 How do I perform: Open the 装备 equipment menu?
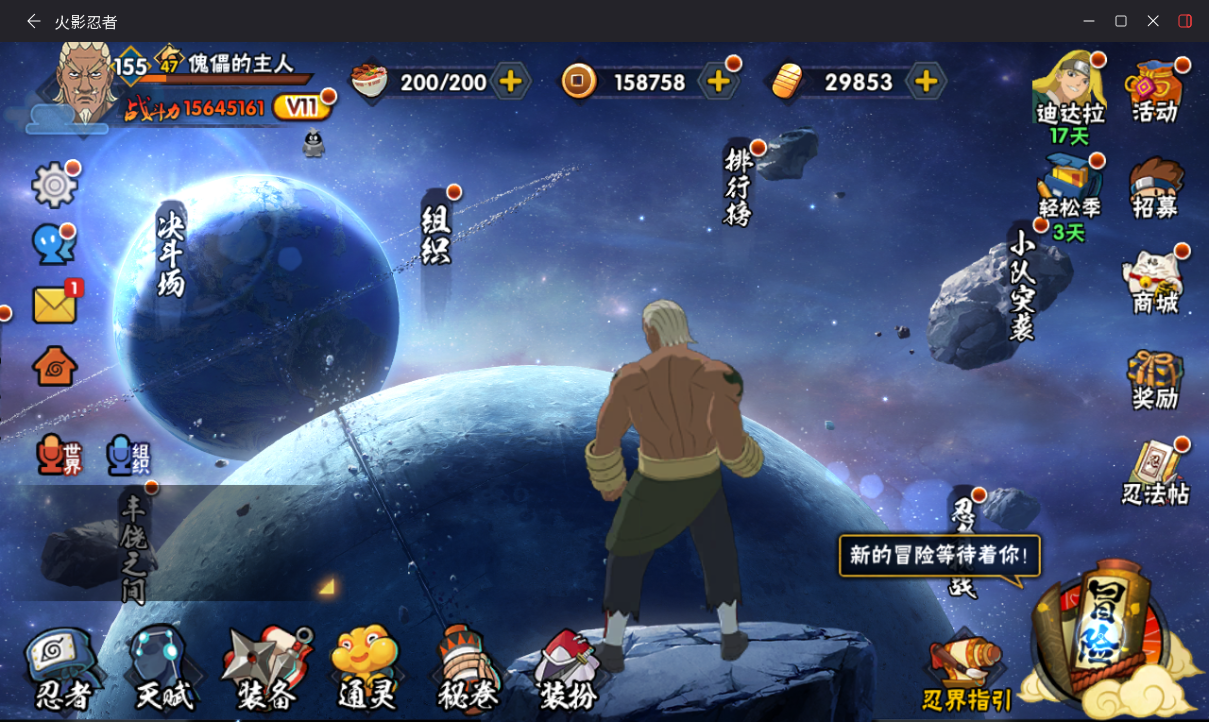pyautogui.click(x=267, y=669)
